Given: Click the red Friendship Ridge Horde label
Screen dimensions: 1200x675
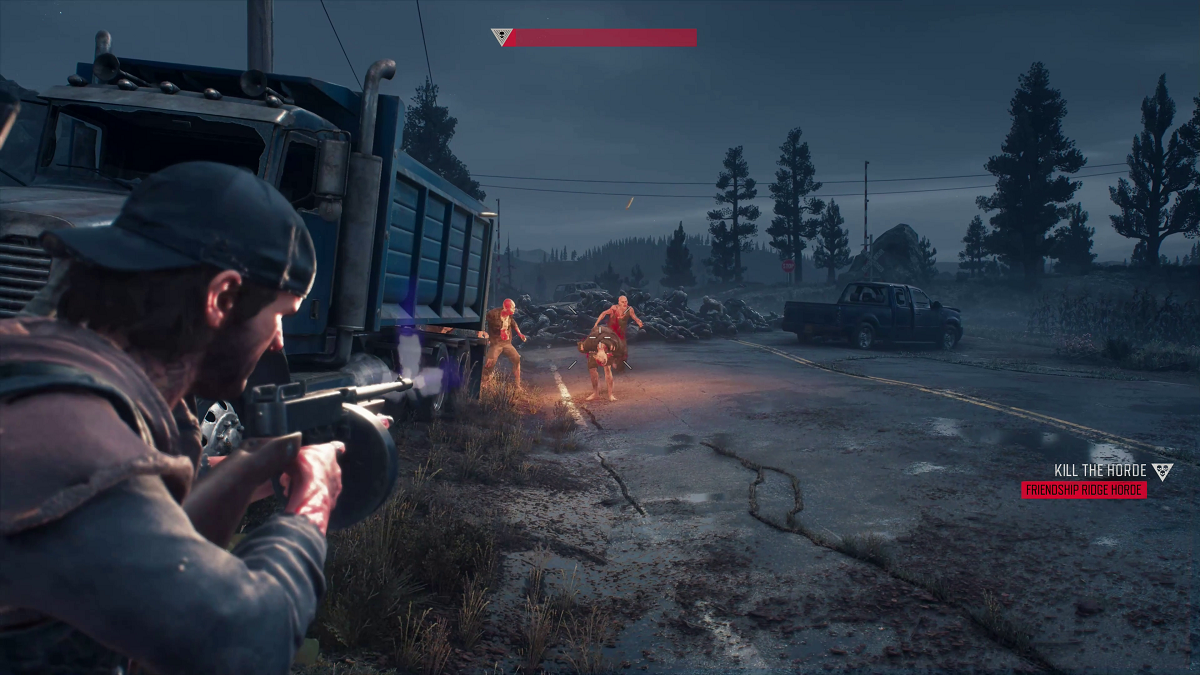Looking at the screenshot, I should 1083,490.
